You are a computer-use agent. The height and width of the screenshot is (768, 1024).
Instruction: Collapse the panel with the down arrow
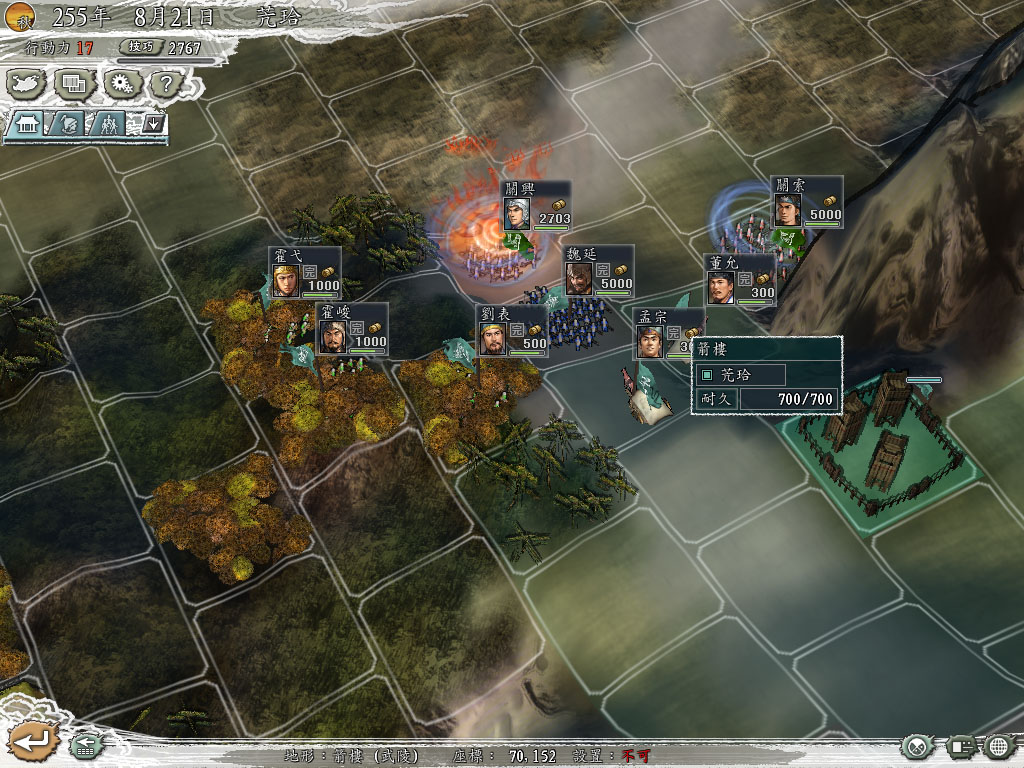pyautogui.click(x=153, y=124)
